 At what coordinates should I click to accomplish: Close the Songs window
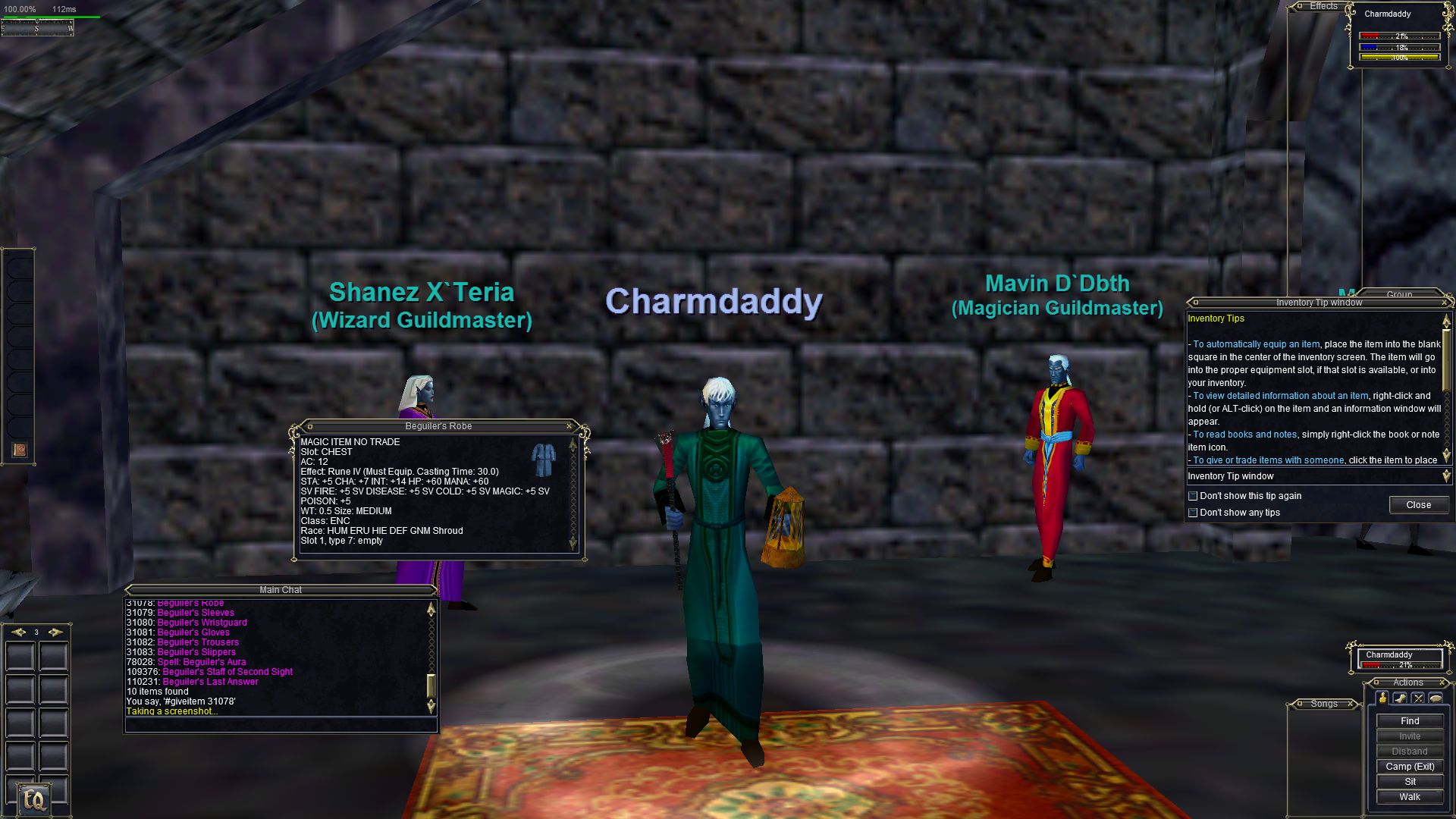coord(1351,704)
